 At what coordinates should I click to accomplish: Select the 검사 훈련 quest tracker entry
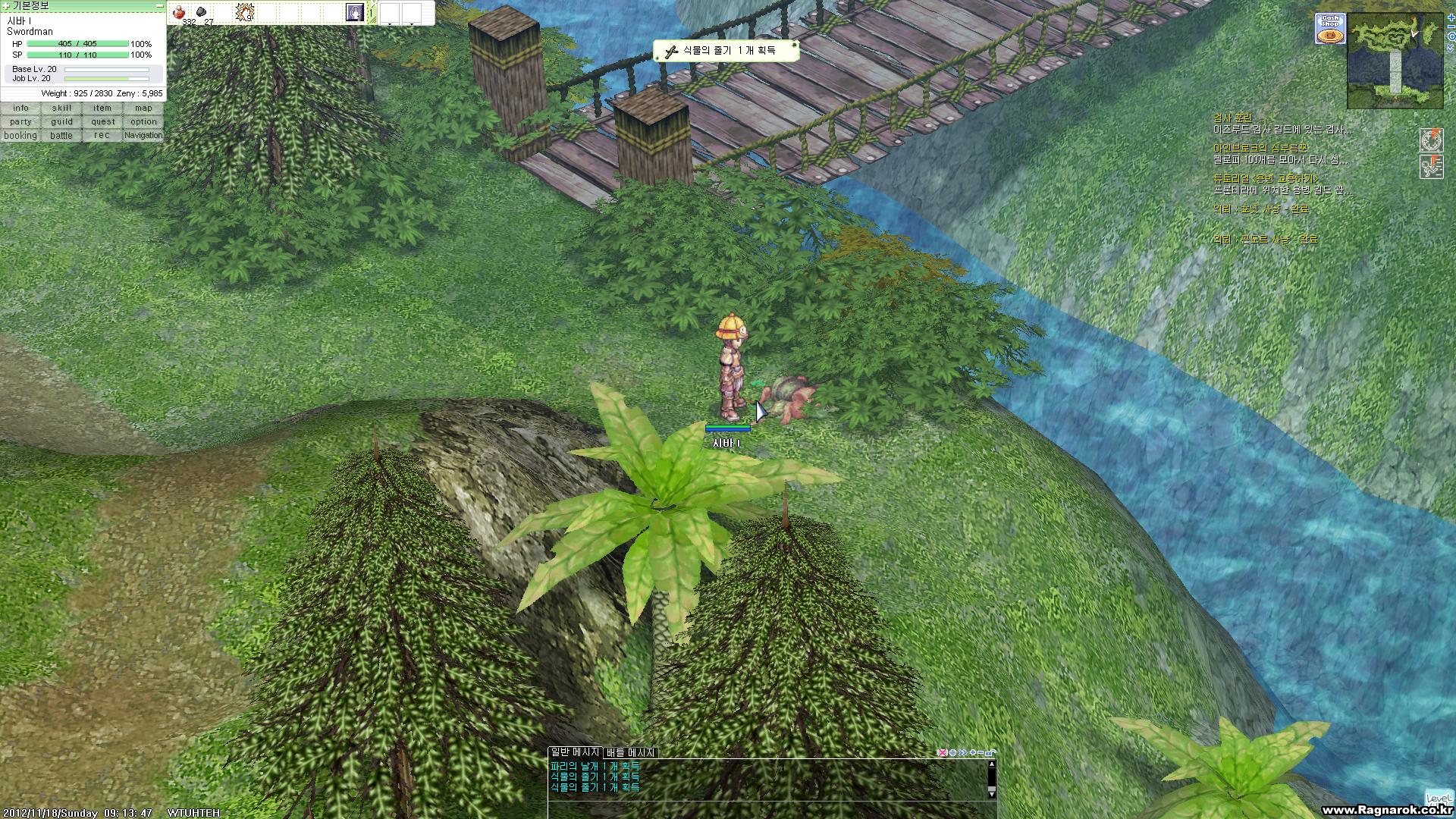click(1232, 118)
